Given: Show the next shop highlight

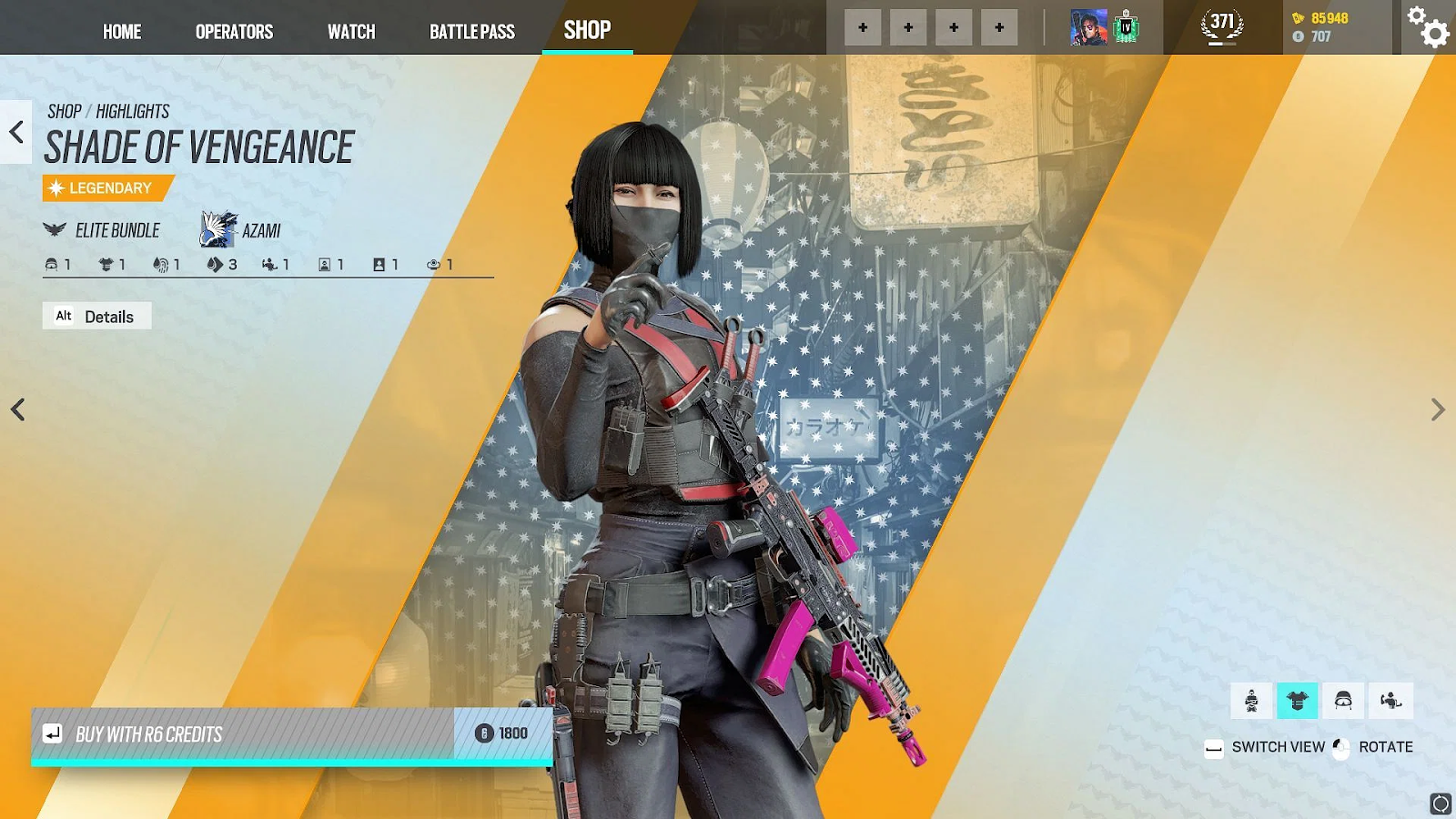Looking at the screenshot, I should tap(1437, 409).
